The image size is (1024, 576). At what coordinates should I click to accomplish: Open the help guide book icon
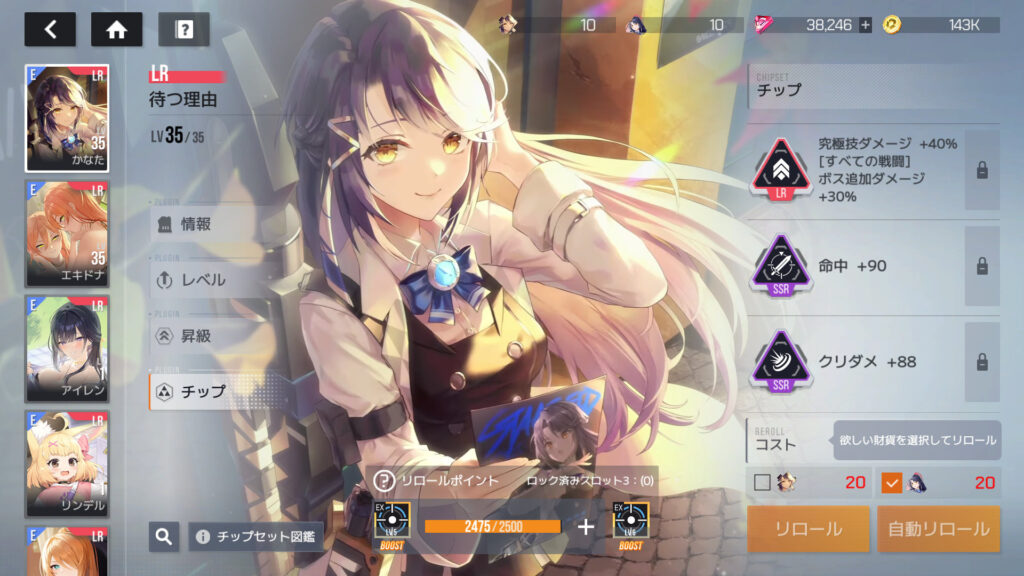184,29
